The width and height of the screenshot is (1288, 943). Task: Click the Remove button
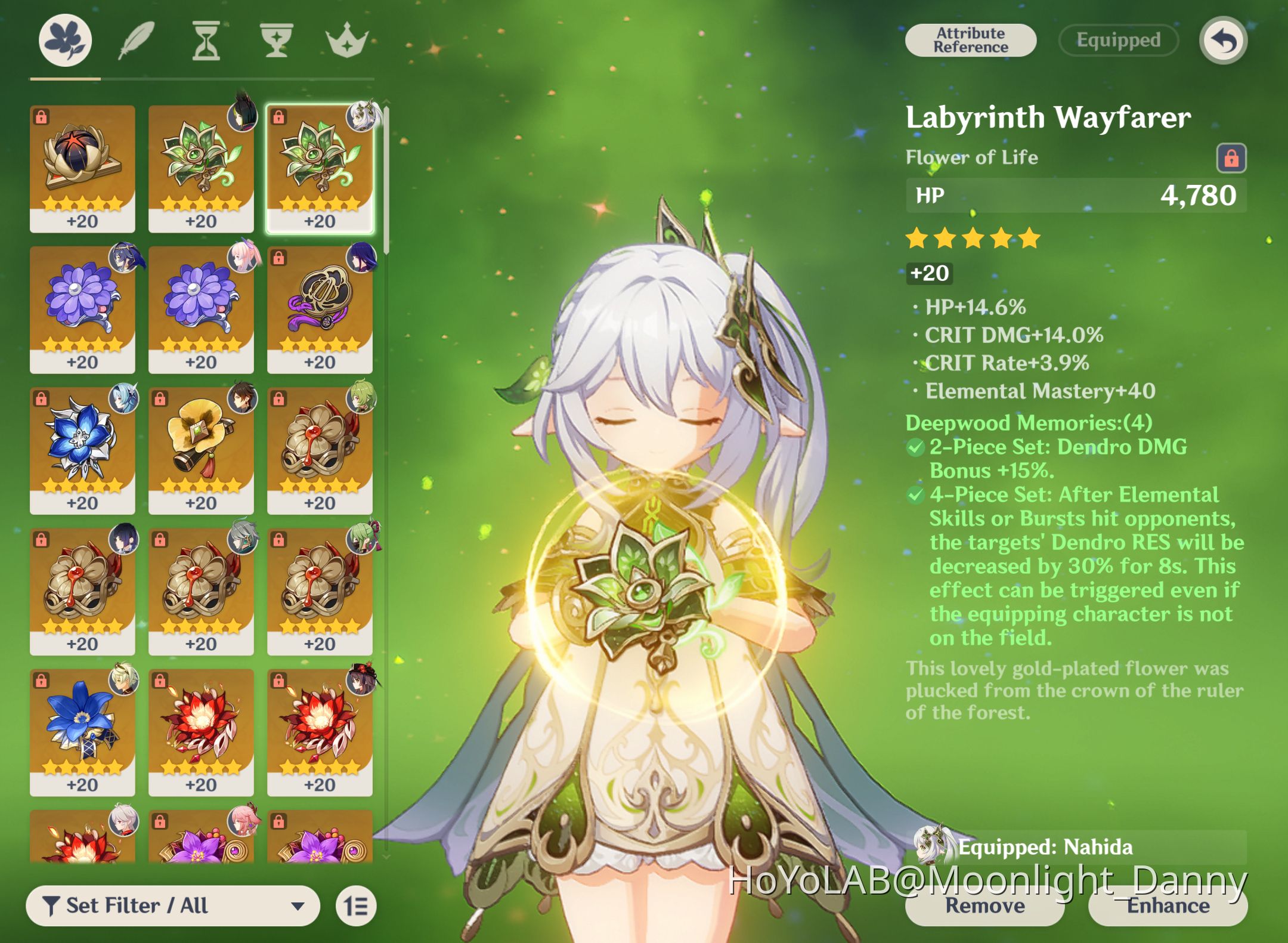coord(984,906)
